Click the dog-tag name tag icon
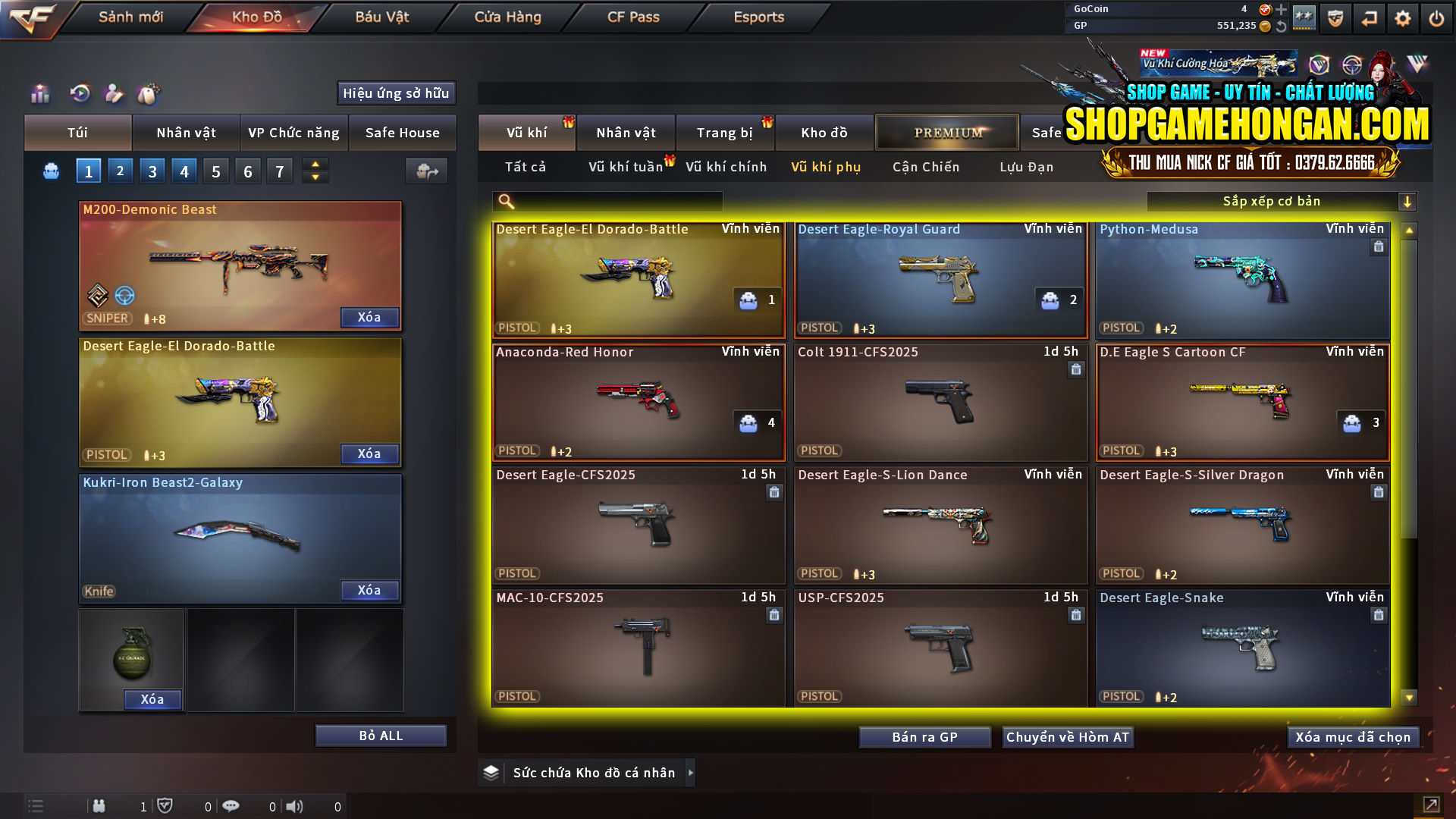The image size is (1456, 819). (149, 94)
